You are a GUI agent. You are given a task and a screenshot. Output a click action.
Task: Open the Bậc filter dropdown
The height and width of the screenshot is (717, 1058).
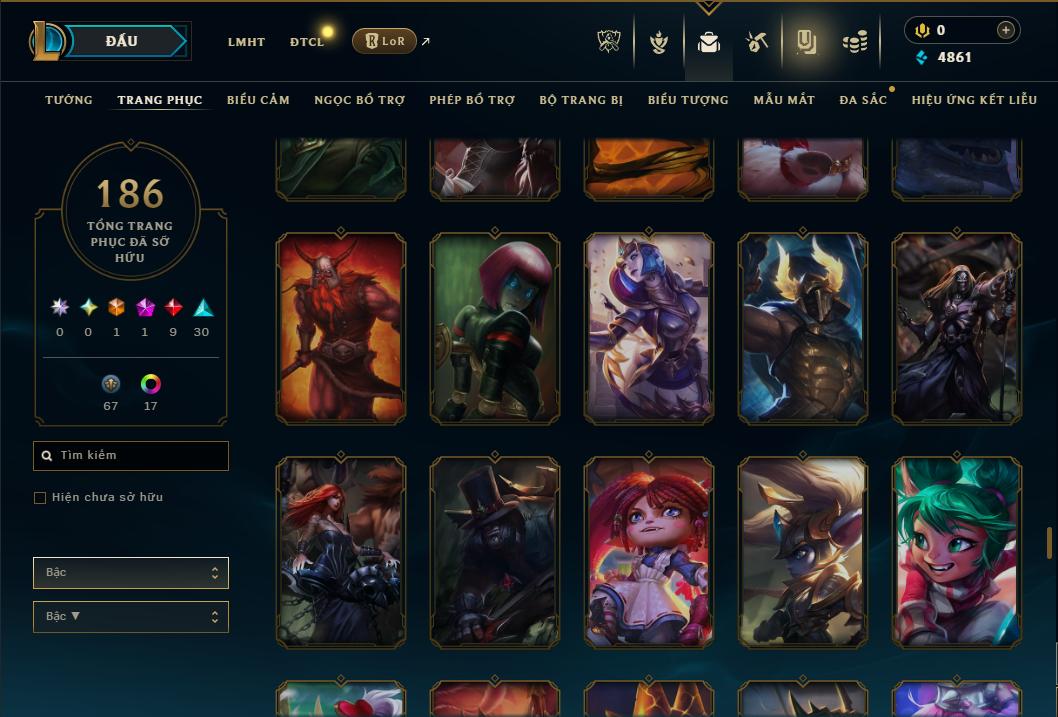tap(131, 573)
